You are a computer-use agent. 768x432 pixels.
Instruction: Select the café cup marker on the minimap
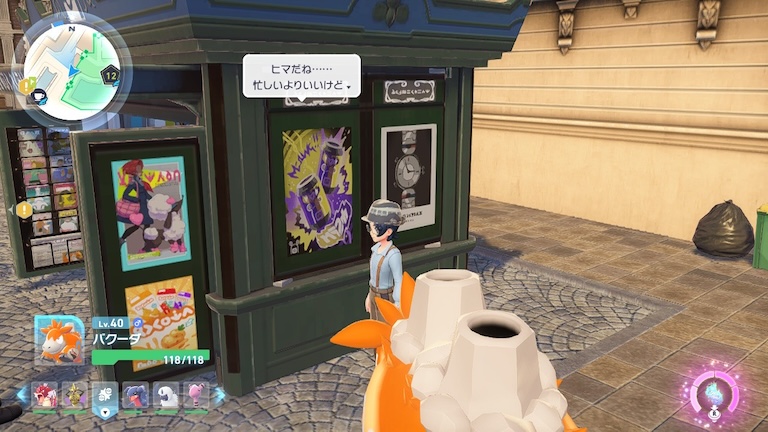click(38, 96)
